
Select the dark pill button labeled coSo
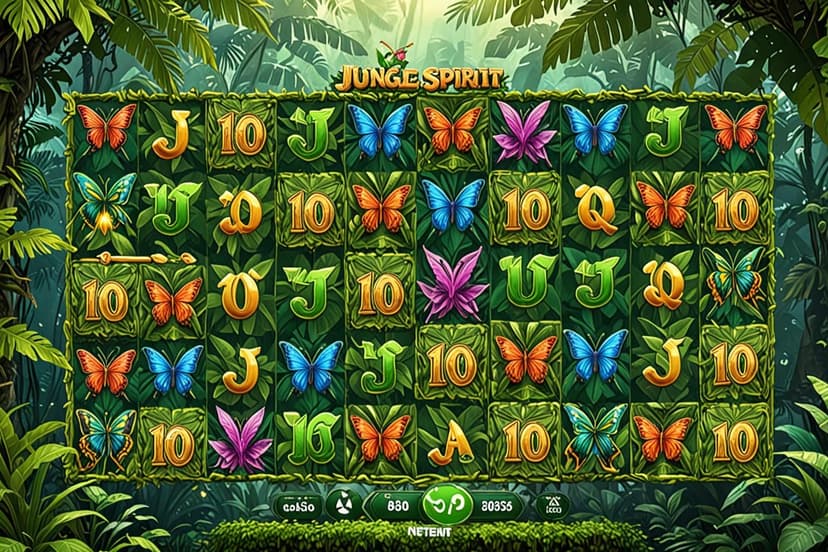click(x=295, y=504)
